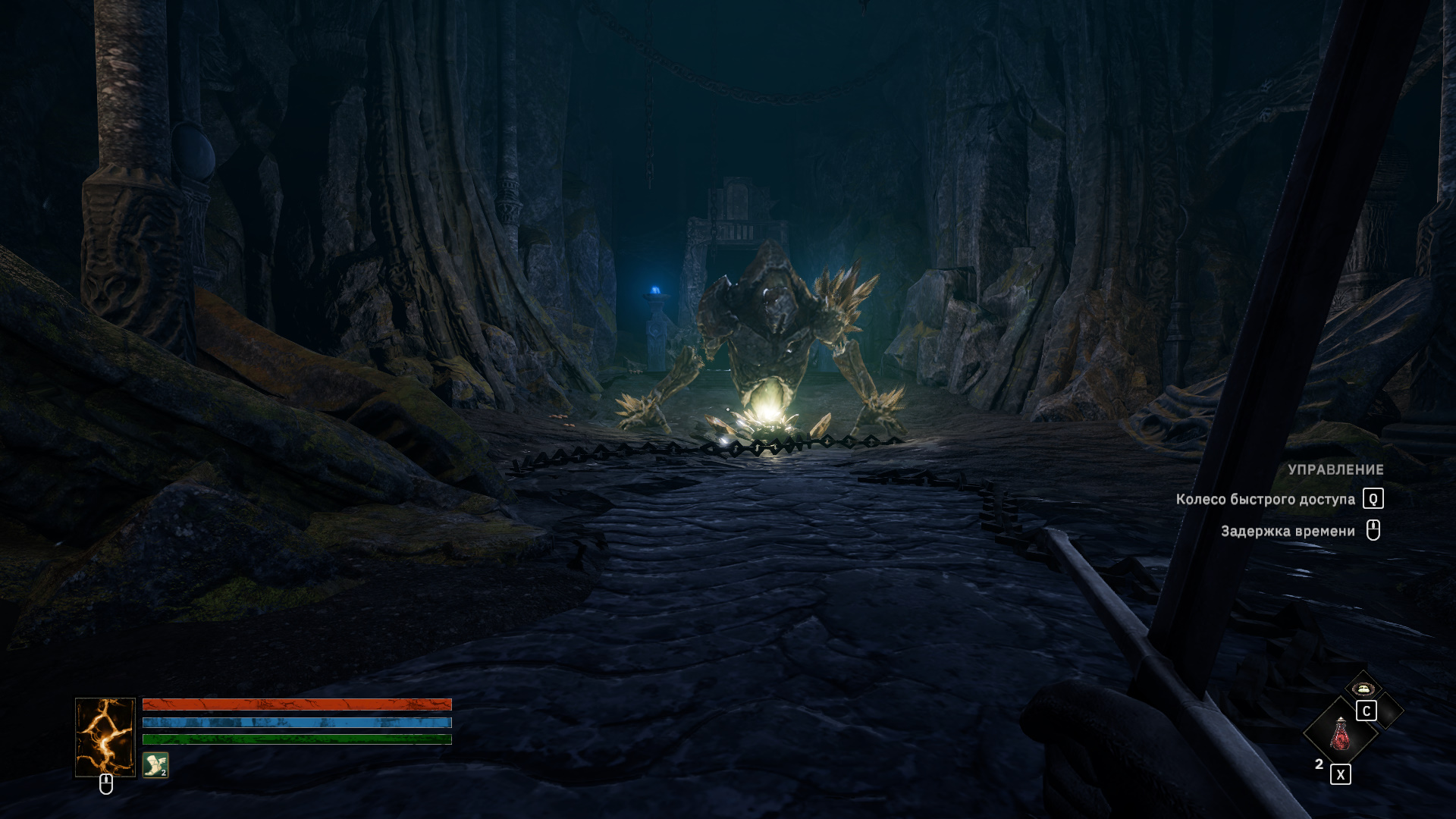Select the small bowl item slot
The width and height of the screenshot is (1456, 819).
coord(1363,689)
